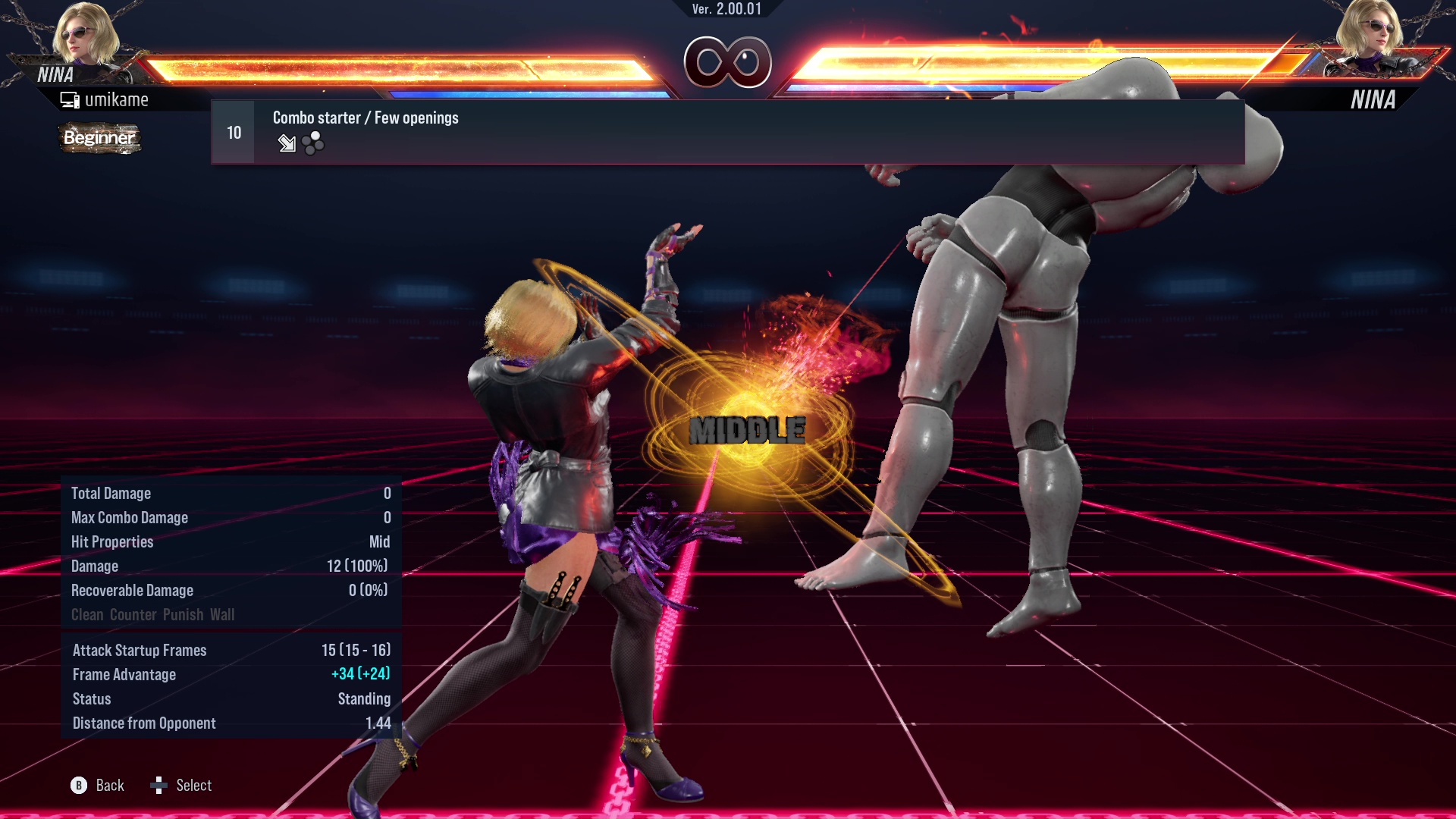Click the umikame player name tab
This screenshot has height=819, width=1456.
(118, 99)
